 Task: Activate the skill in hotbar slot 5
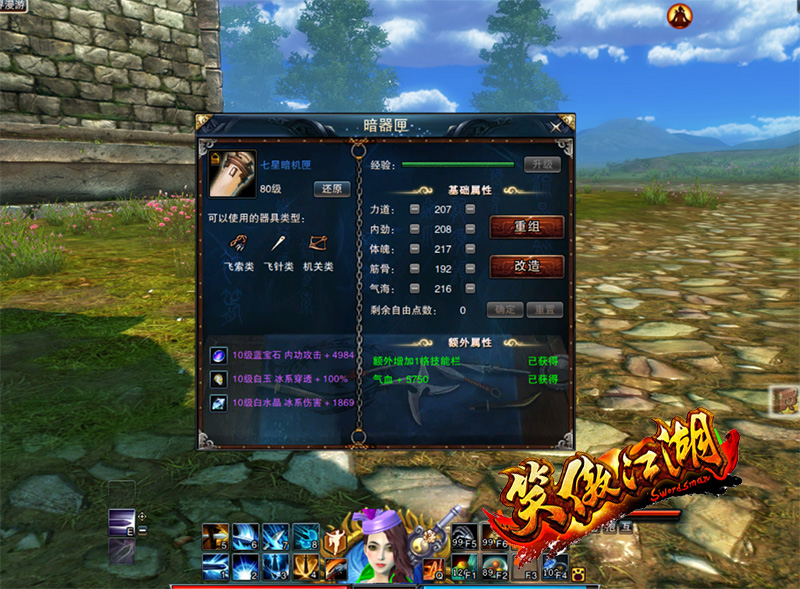216,535
